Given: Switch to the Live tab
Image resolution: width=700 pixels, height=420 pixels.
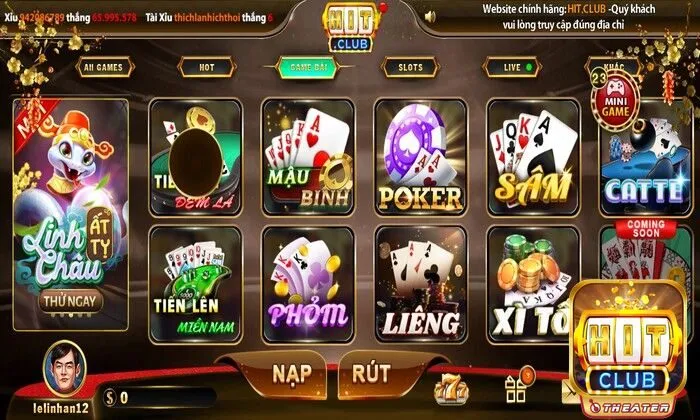Looking at the screenshot, I should point(516,68).
